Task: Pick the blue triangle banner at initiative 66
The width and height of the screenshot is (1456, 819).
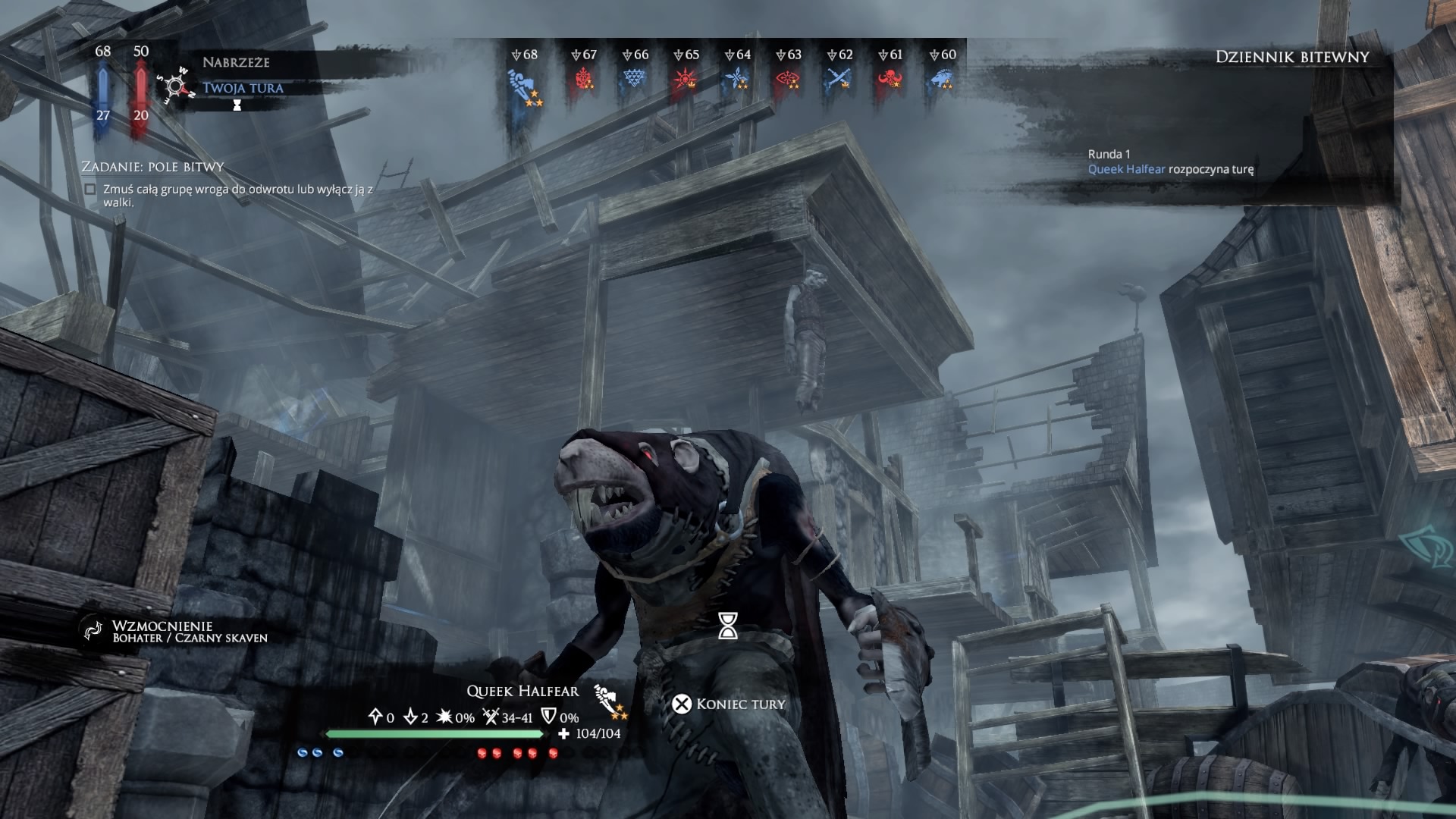Action: pos(634,79)
